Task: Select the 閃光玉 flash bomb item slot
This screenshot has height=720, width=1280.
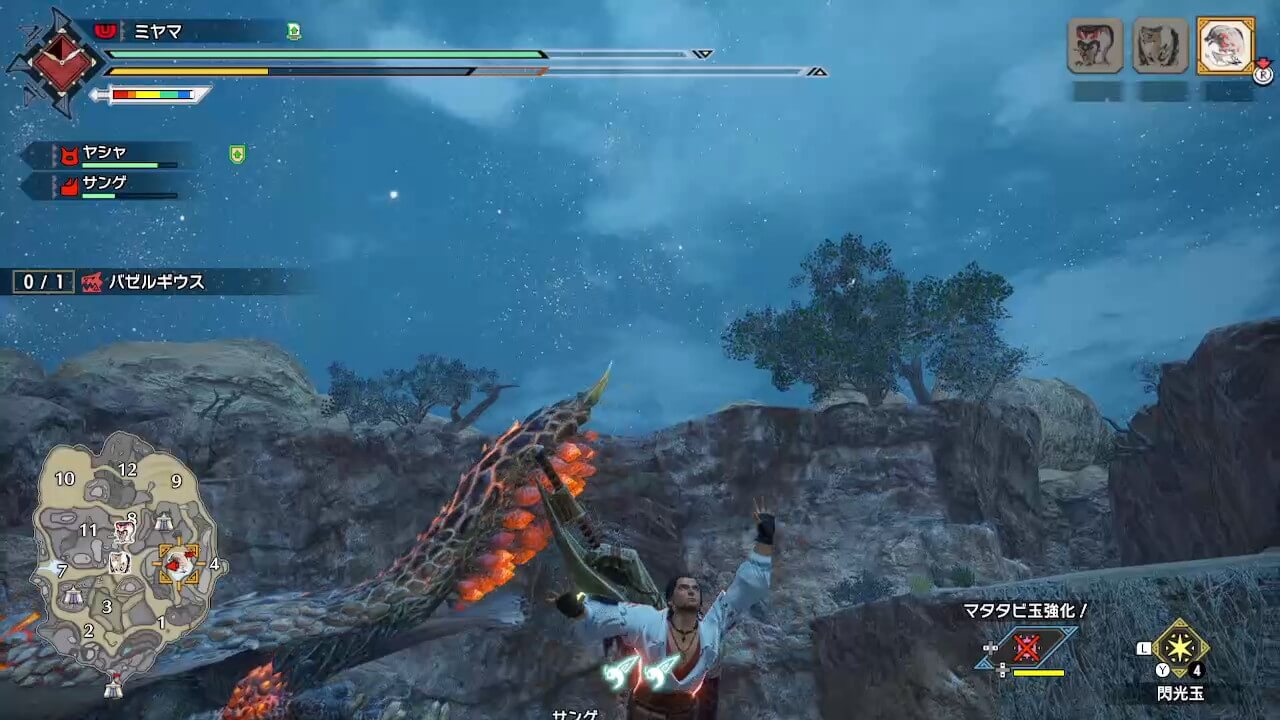Action: coord(1181,648)
